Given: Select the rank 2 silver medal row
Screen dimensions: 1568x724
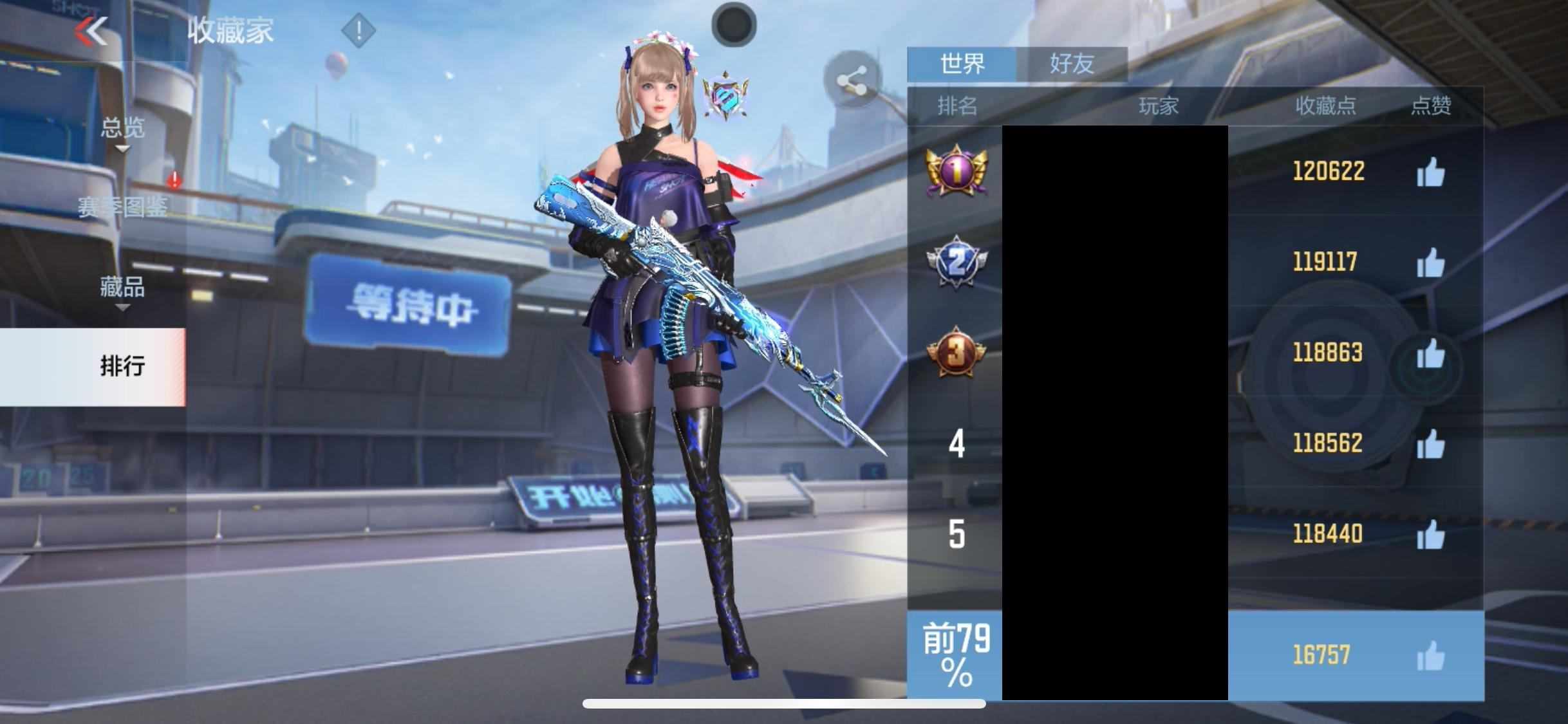Looking at the screenshot, I should point(957,262).
